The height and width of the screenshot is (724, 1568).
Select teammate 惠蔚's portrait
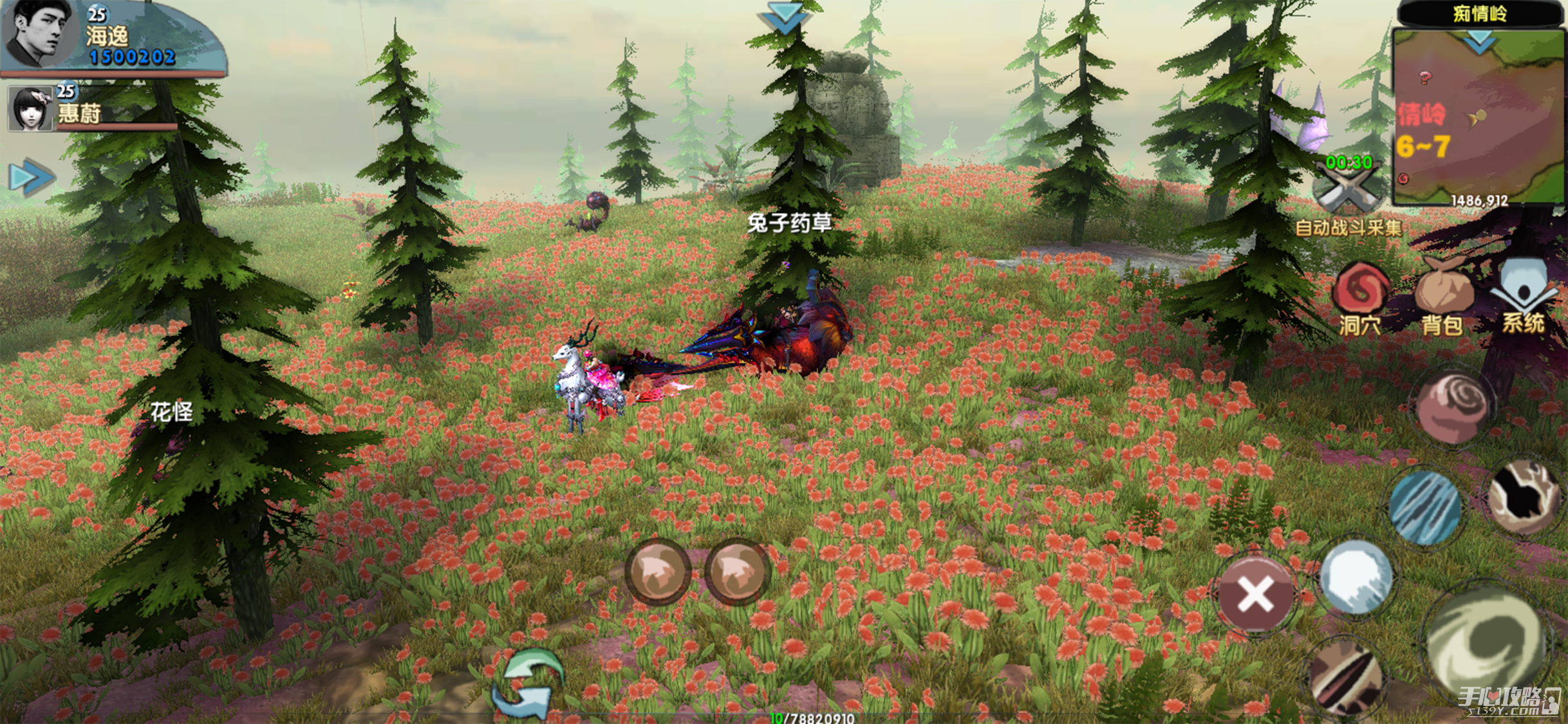(30, 109)
